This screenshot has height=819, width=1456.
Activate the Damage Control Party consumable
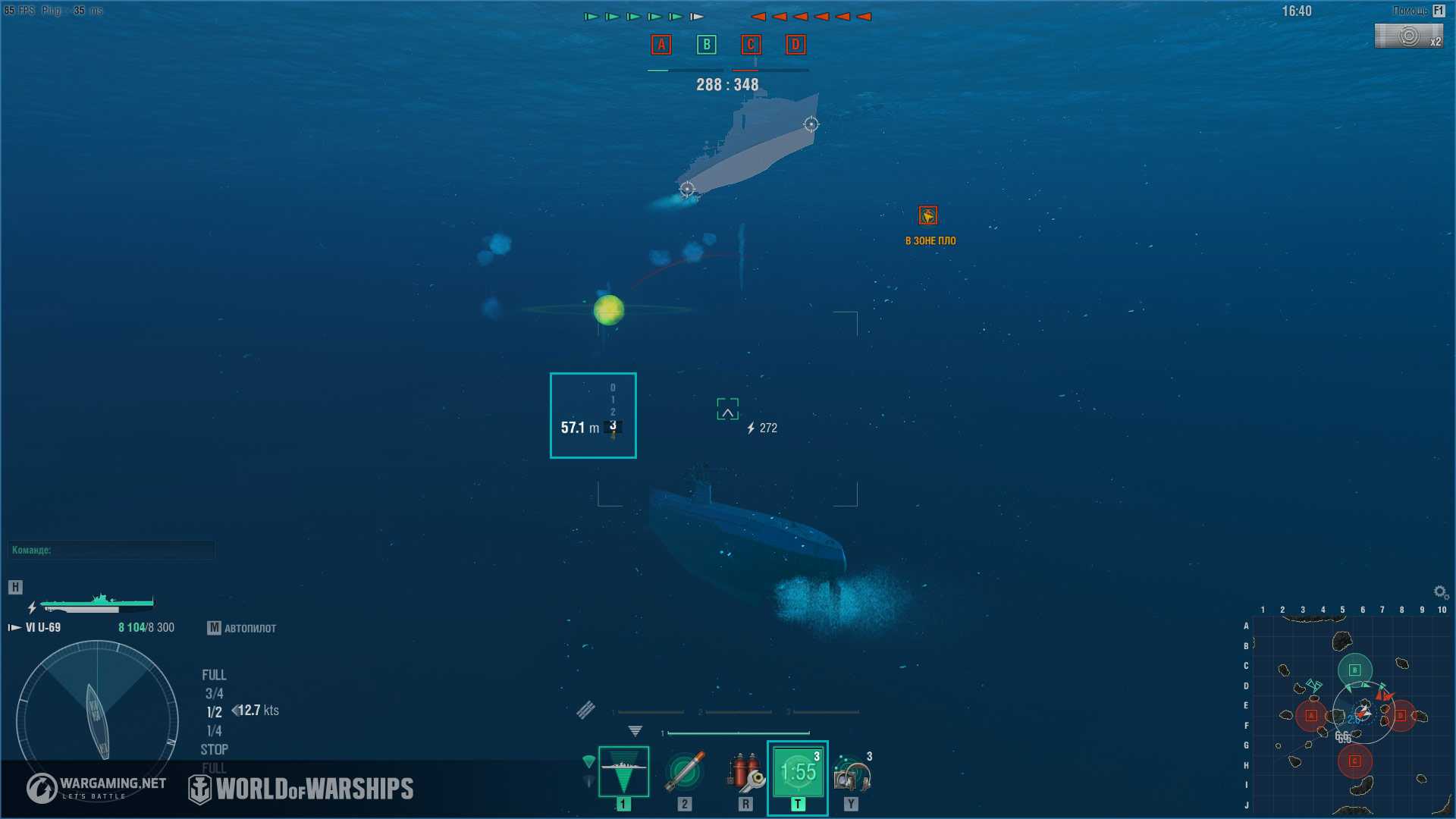tap(745, 772)
